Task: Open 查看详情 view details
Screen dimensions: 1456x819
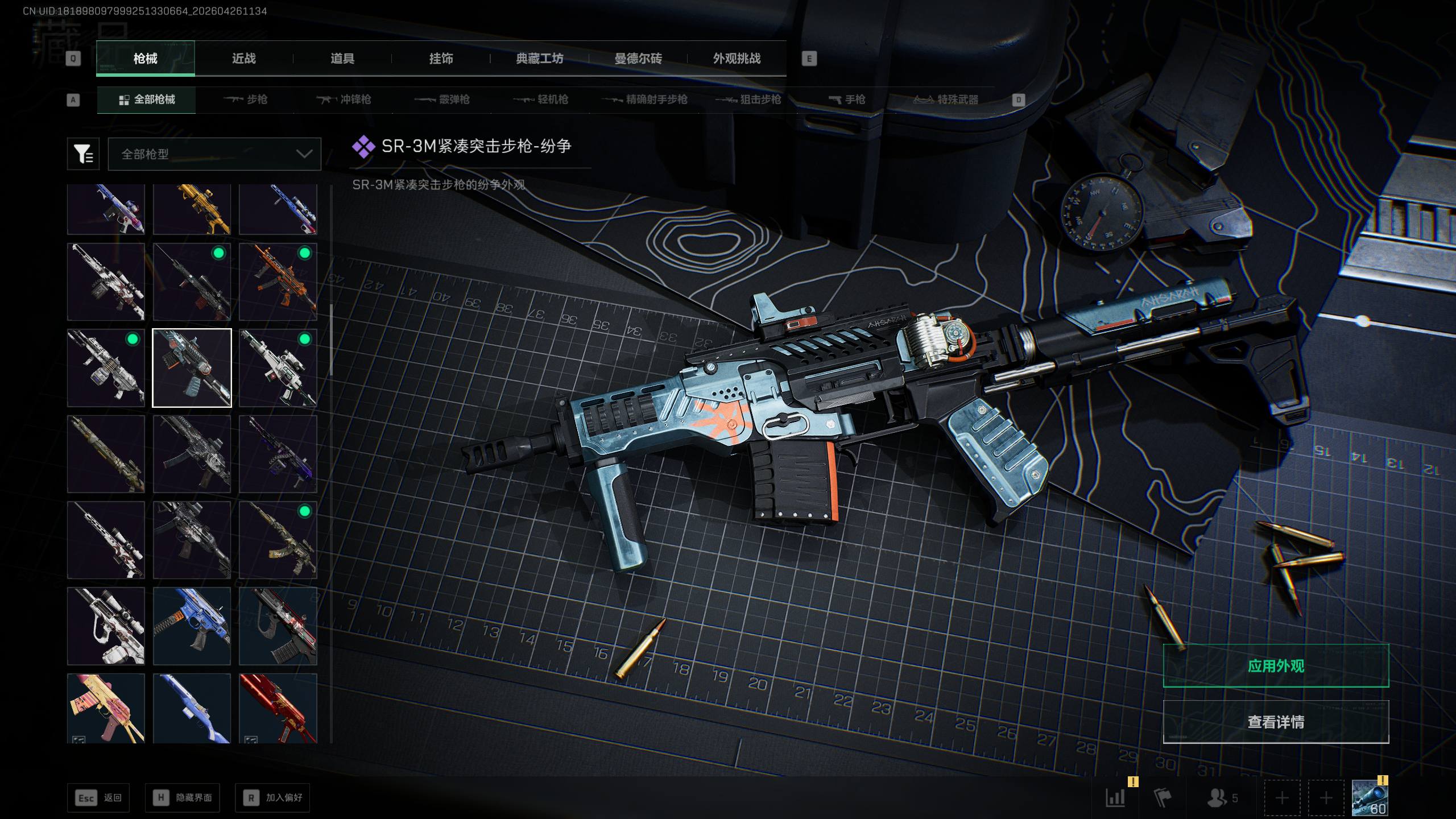Action: [x=1276, y=722]
